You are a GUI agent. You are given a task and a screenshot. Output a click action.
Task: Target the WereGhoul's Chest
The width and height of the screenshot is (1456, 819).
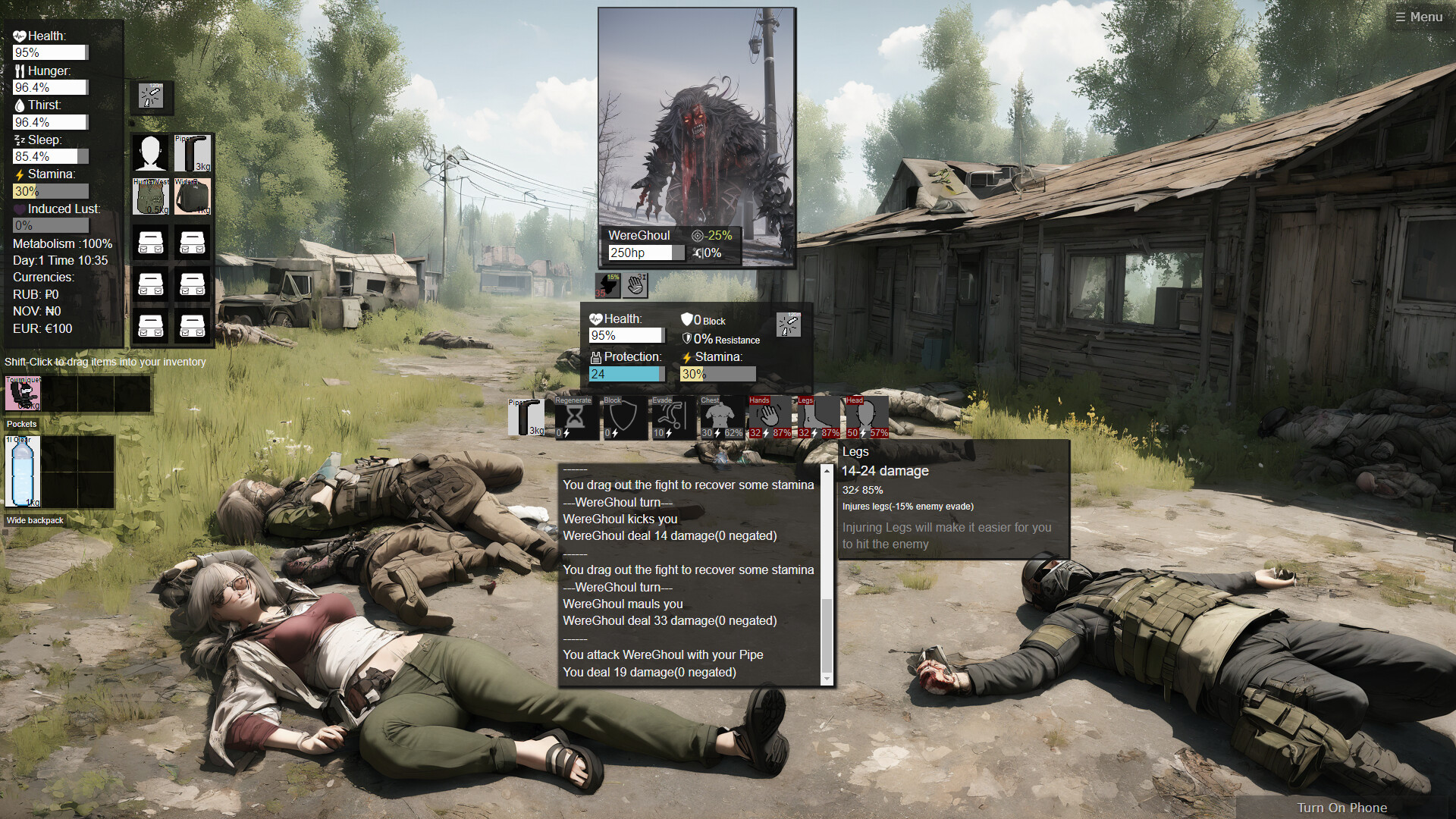pos(720,417)
